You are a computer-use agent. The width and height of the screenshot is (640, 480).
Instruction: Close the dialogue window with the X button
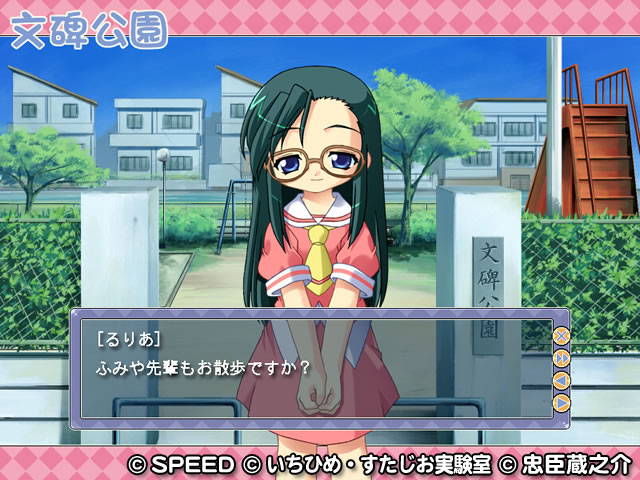561,336
